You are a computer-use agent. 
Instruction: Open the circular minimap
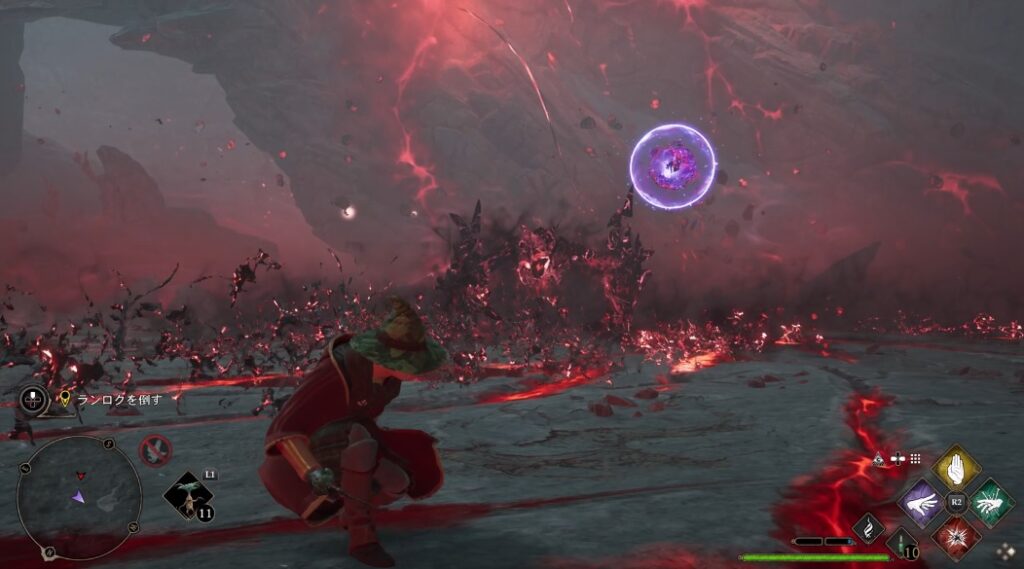(x=79, y=497)
